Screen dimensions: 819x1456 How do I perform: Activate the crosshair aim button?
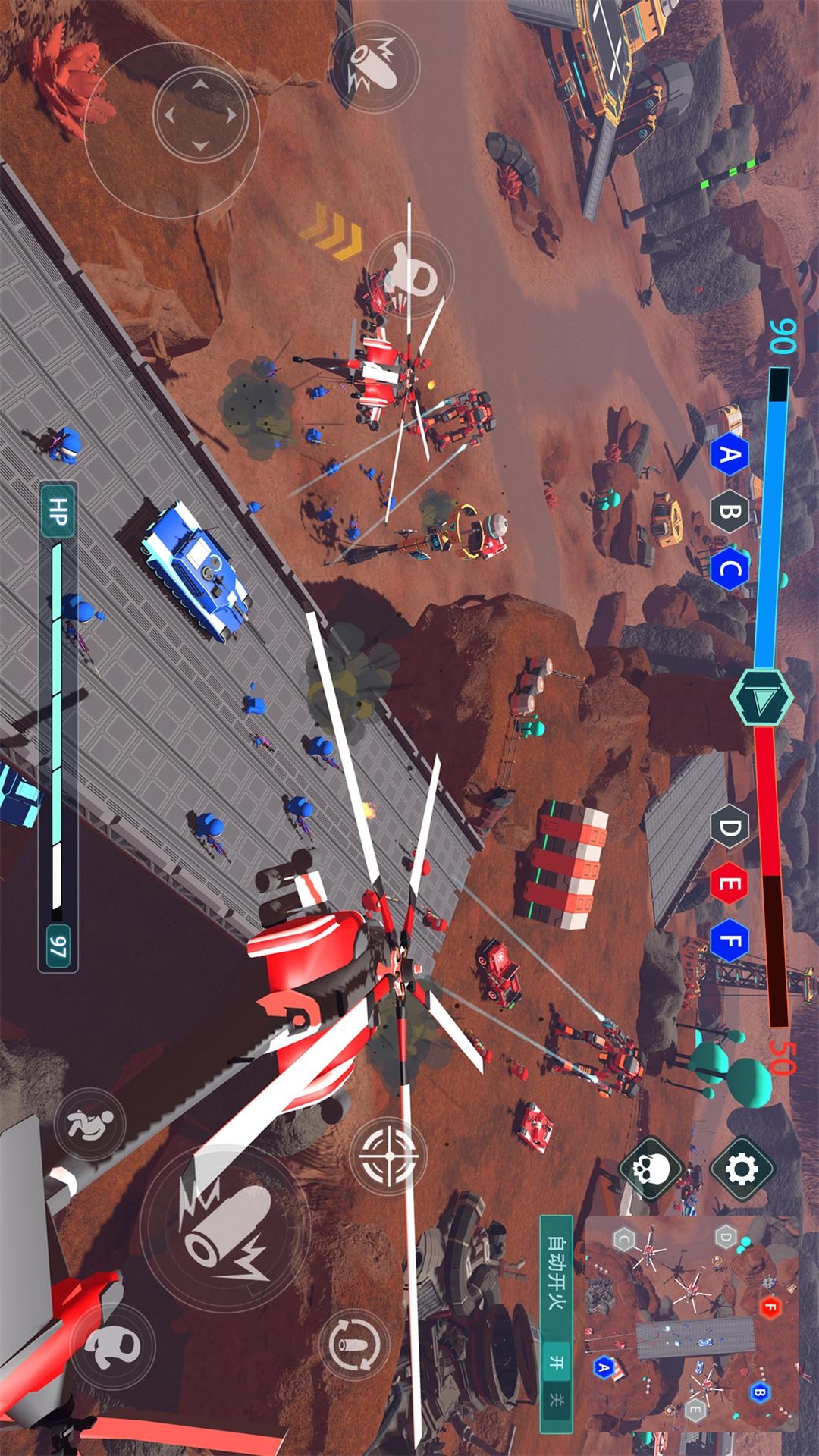[390, 1156]
